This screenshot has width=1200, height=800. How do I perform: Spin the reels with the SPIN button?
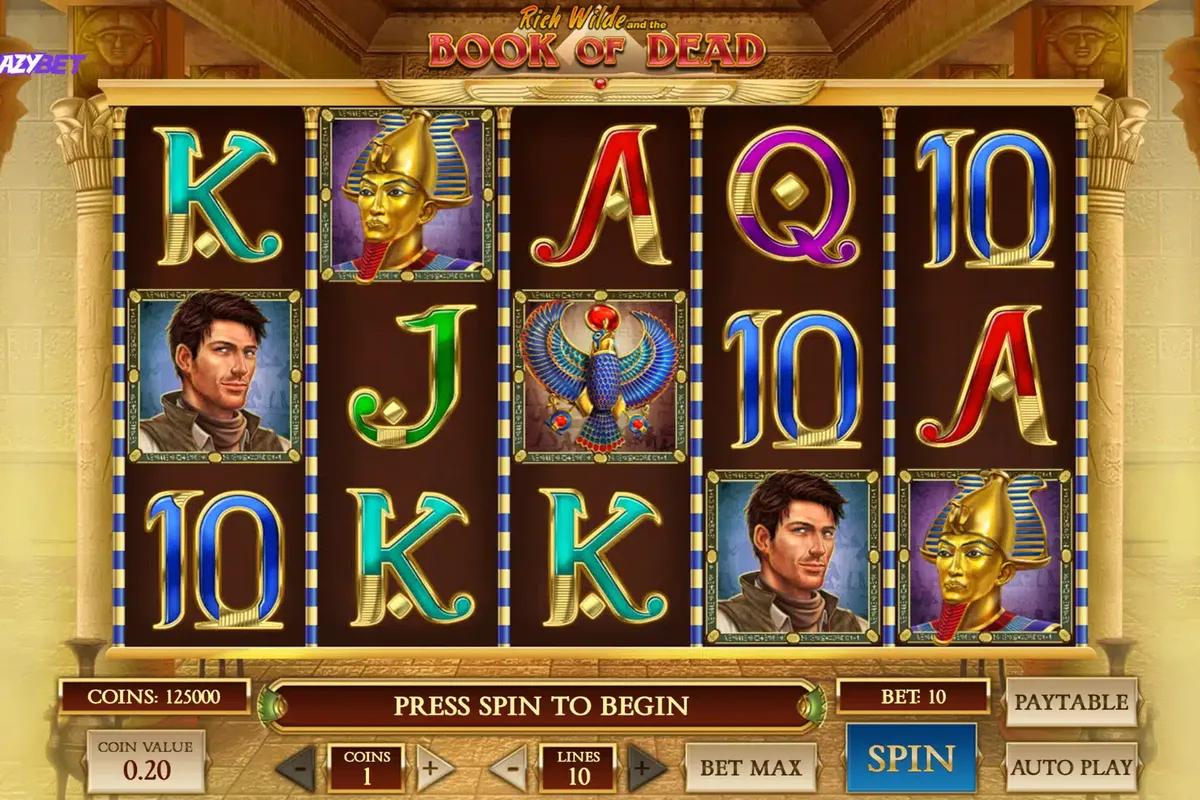click(911, 759)
